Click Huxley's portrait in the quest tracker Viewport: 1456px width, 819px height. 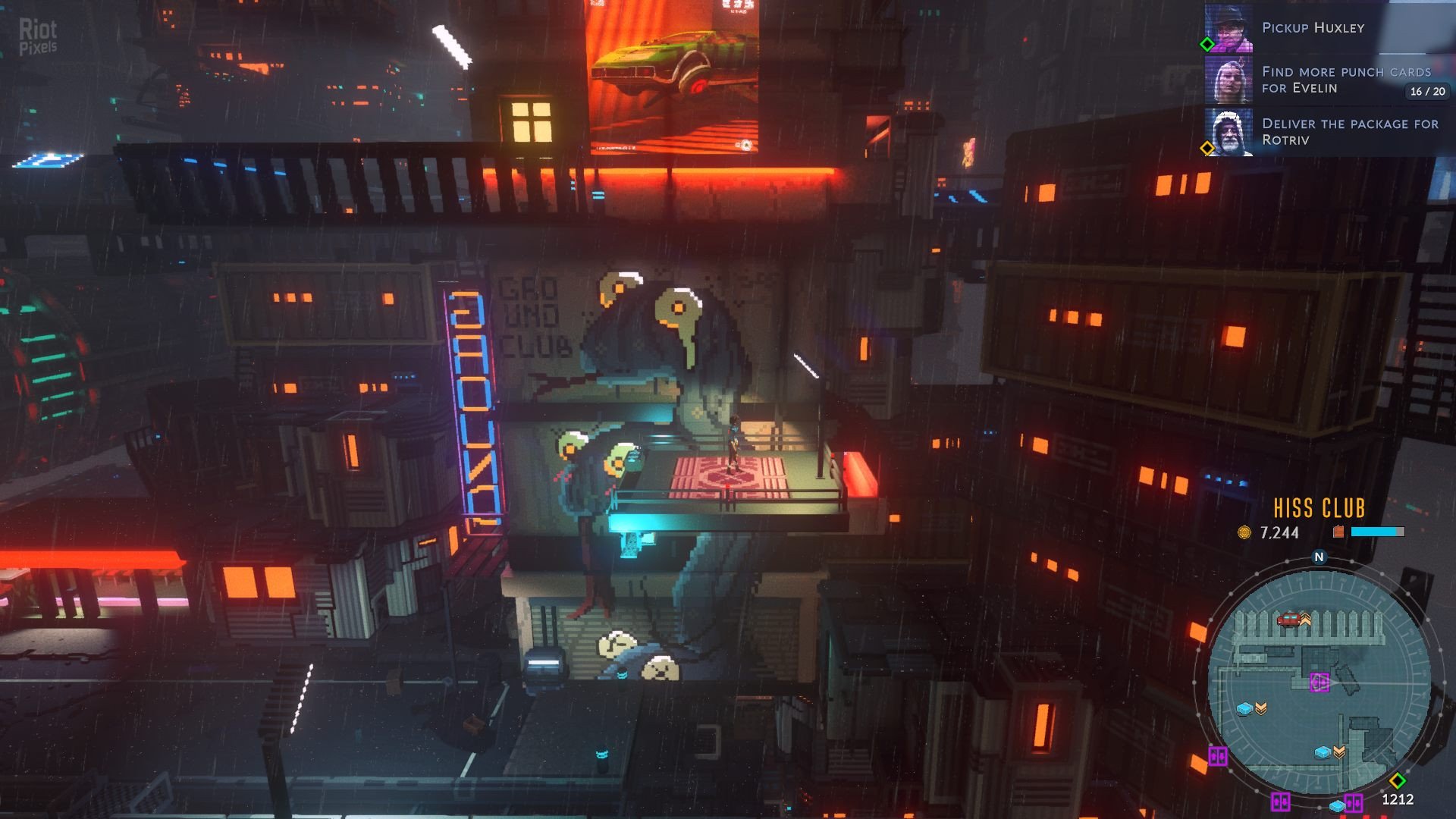click(1228, 29)
